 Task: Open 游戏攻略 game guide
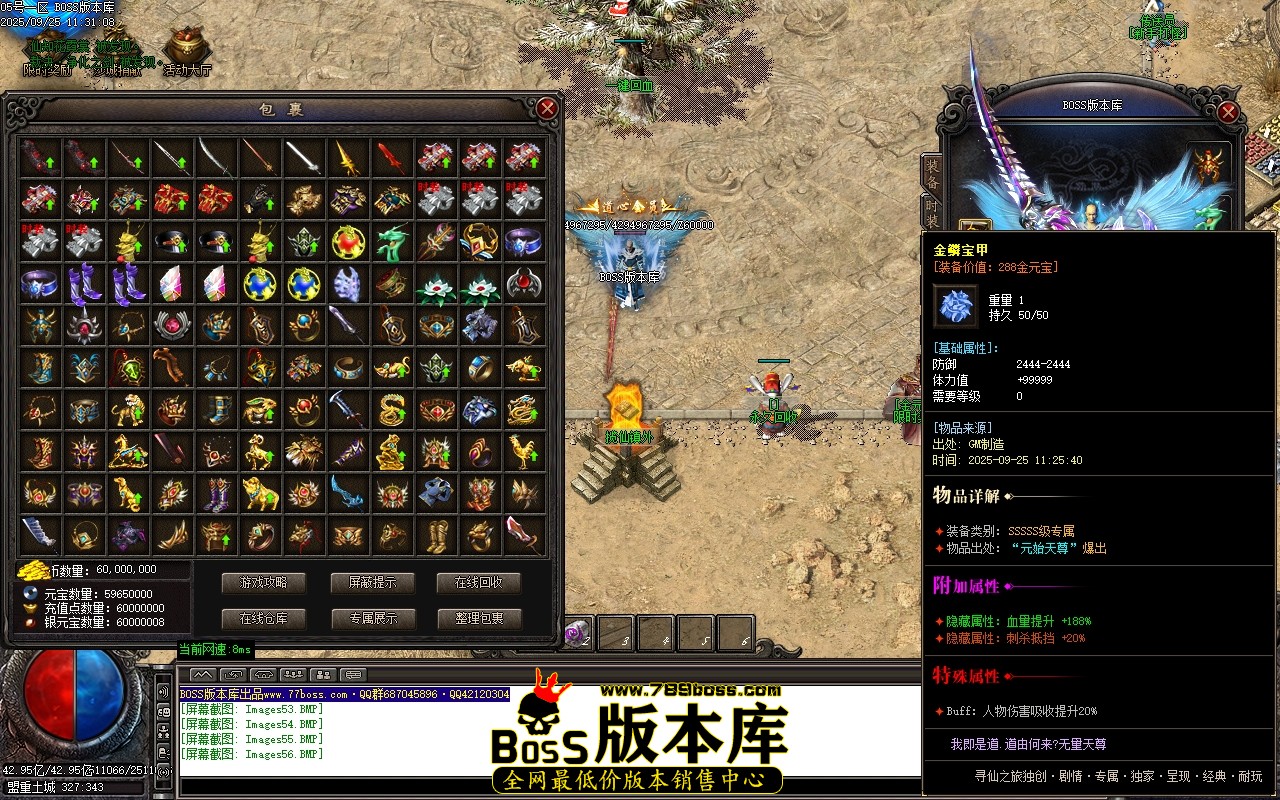(263, 581)
